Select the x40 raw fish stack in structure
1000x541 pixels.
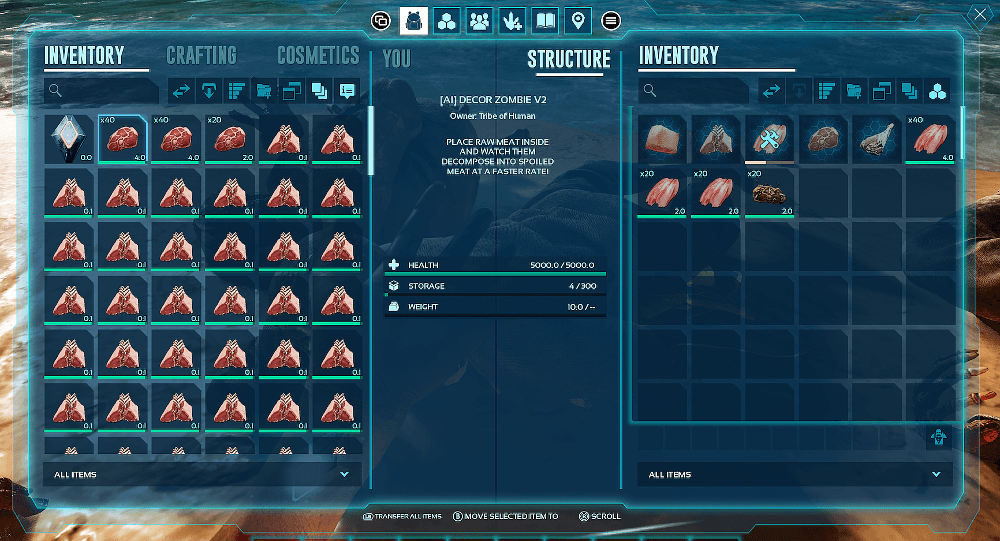930,138
